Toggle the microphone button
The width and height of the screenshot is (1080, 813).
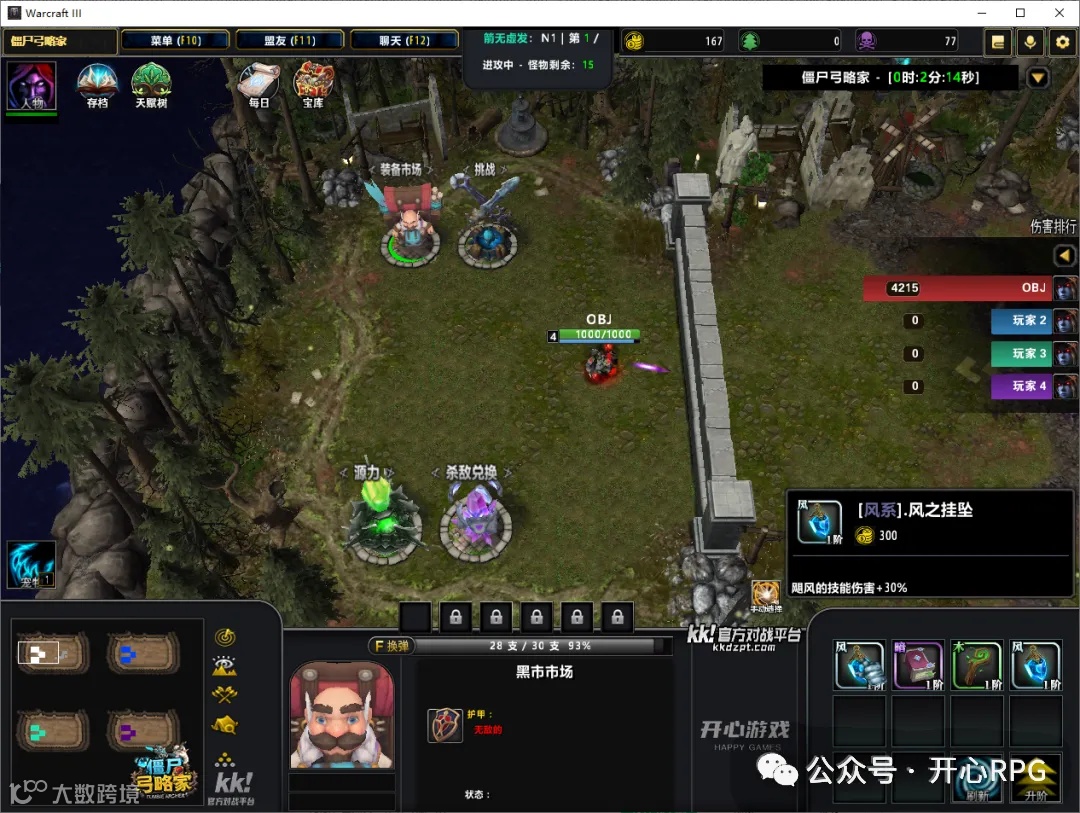point(1030,42)
